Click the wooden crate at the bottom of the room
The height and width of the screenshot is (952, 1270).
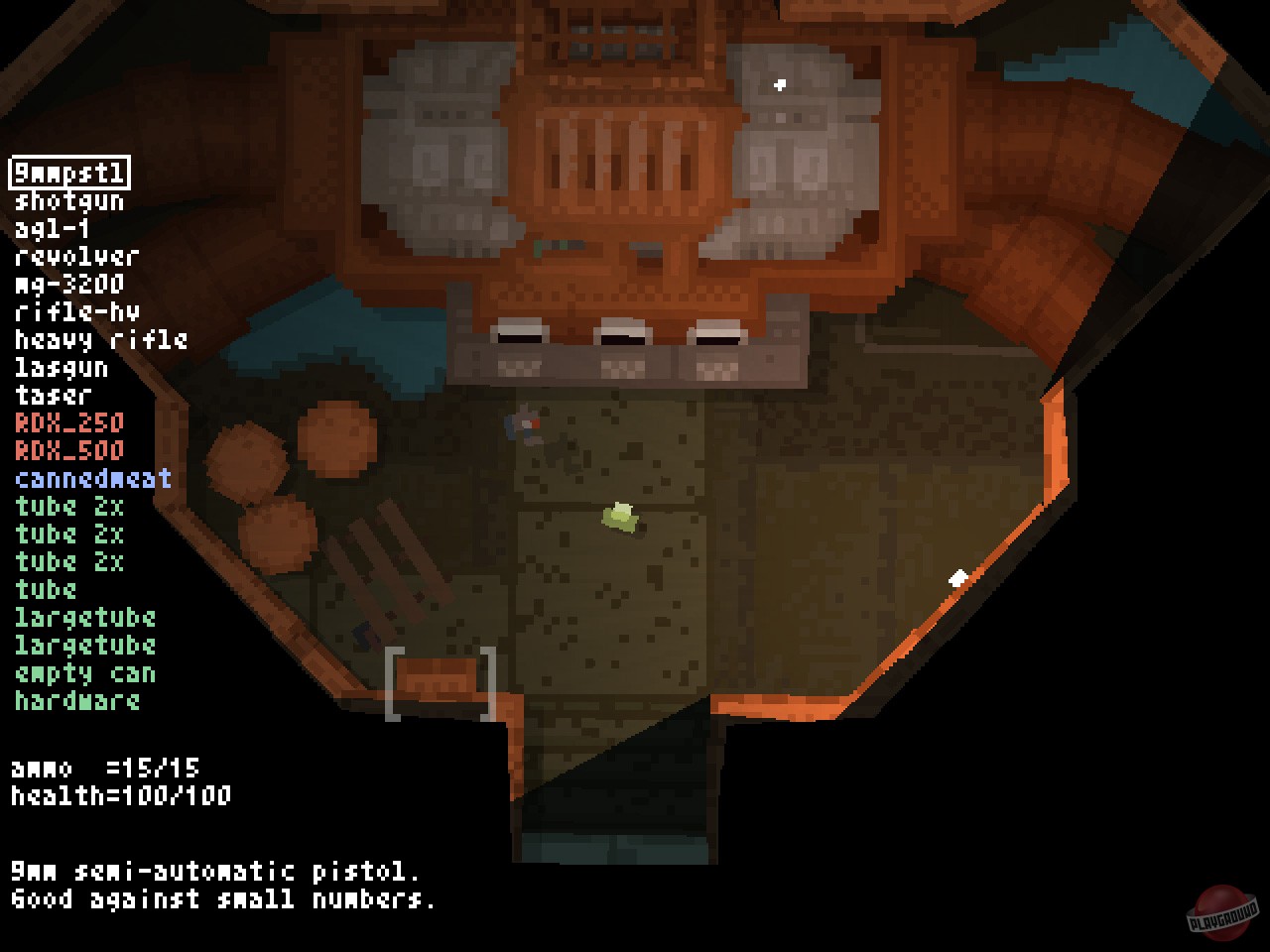pos(437,679)
